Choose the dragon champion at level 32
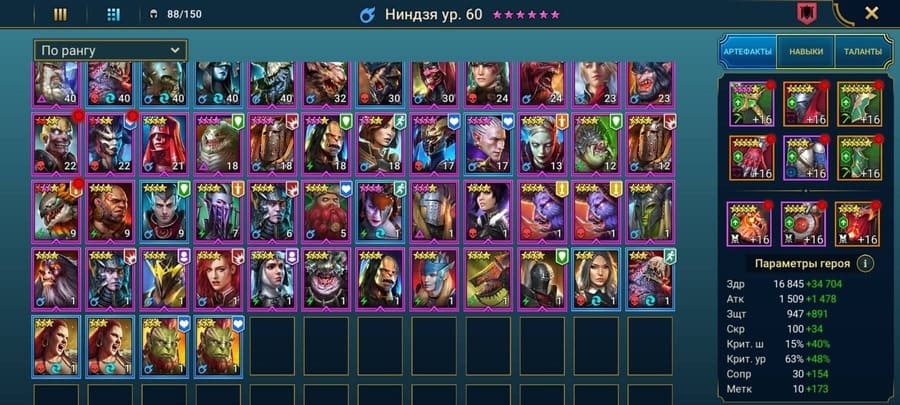This screenshot has width=900, height=405. click(x=327, y=83)
